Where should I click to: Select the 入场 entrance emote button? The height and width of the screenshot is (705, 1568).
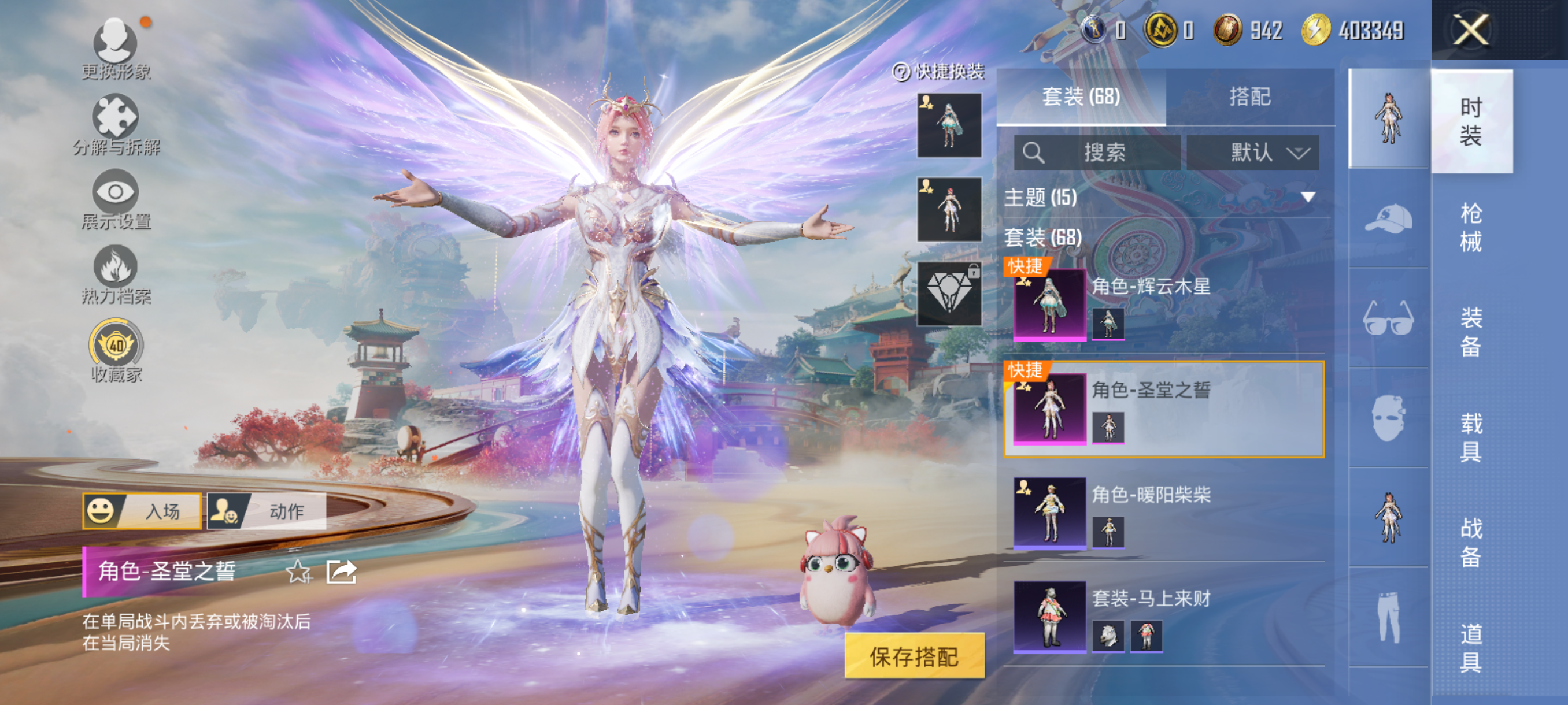tap(142, 511)
